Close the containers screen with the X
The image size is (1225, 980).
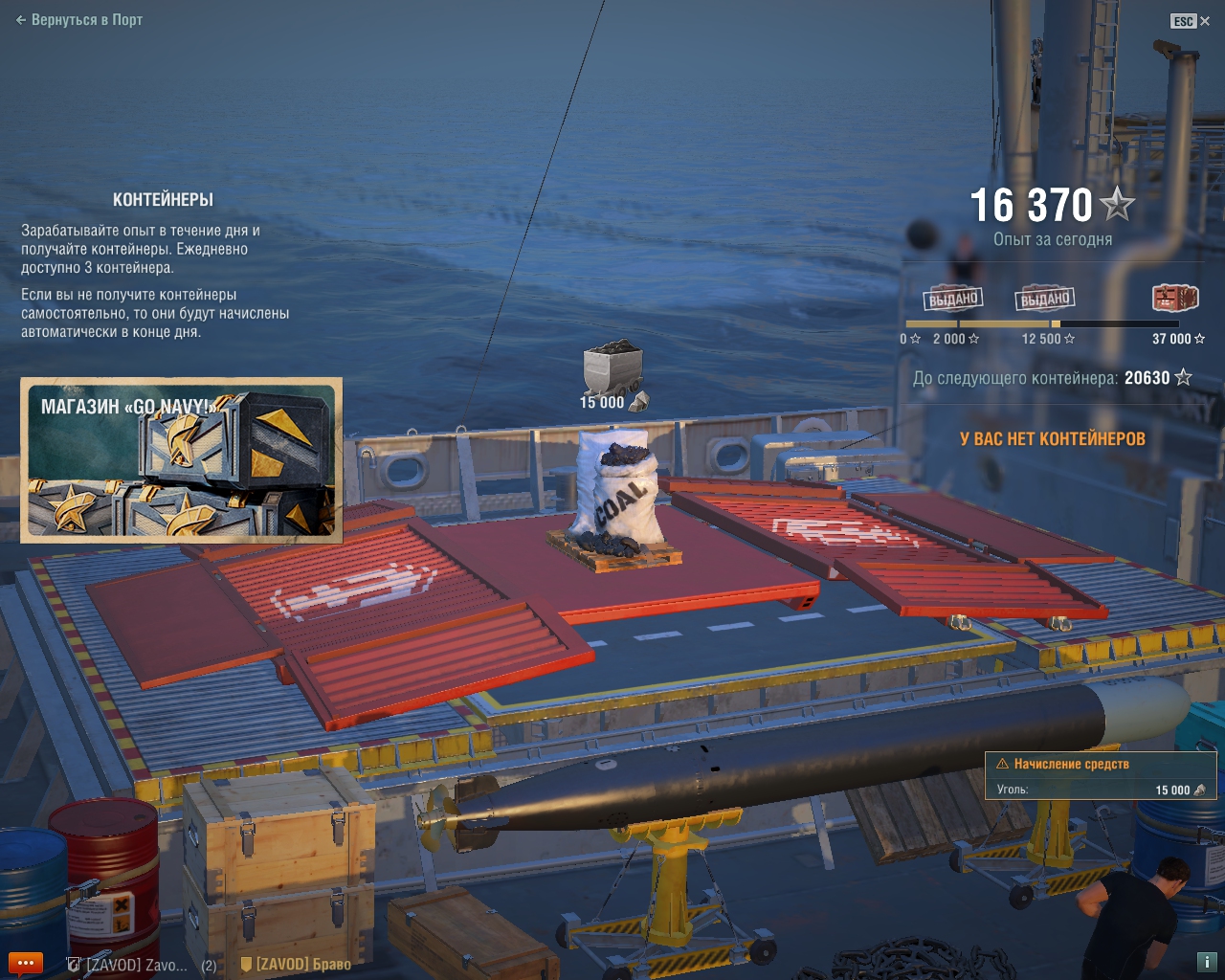click(1205, 21)
